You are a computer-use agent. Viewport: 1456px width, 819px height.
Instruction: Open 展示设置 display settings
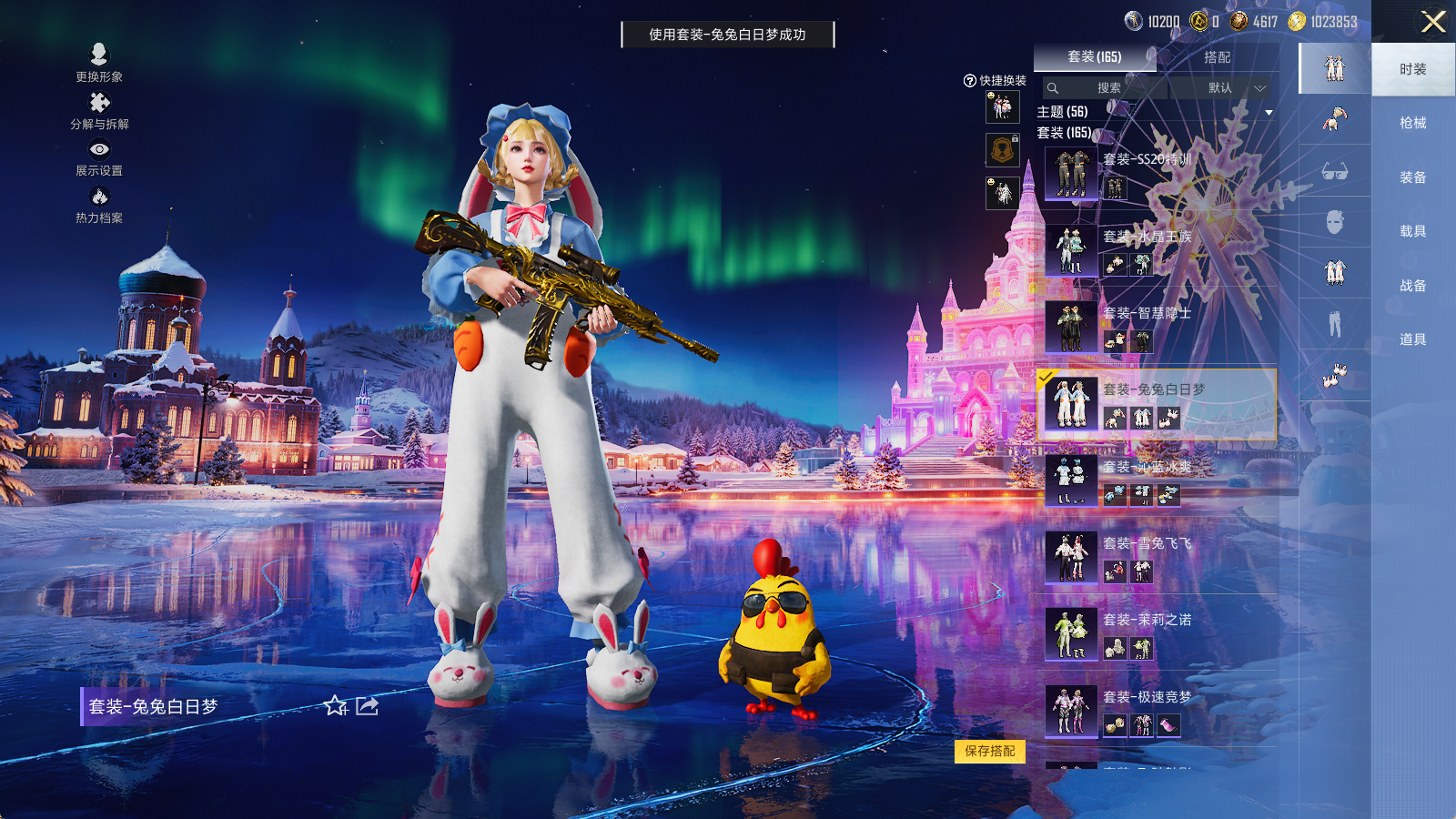tap(99, 157)
